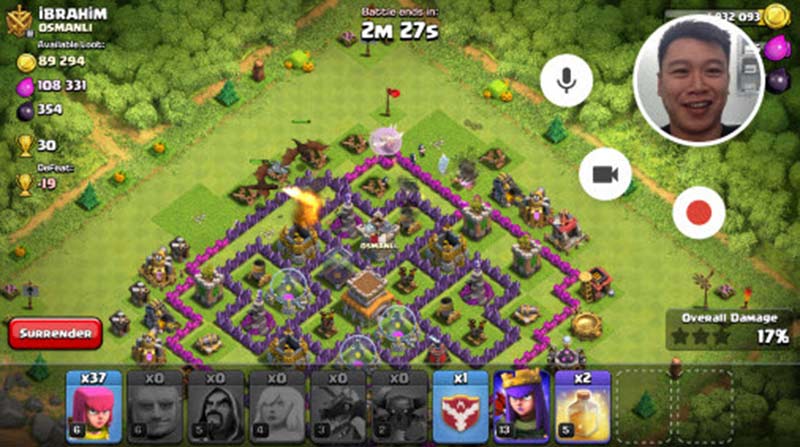Screen dimensions: 800x447
Task: Start recording with the red record button
Action: click(698, 212)
